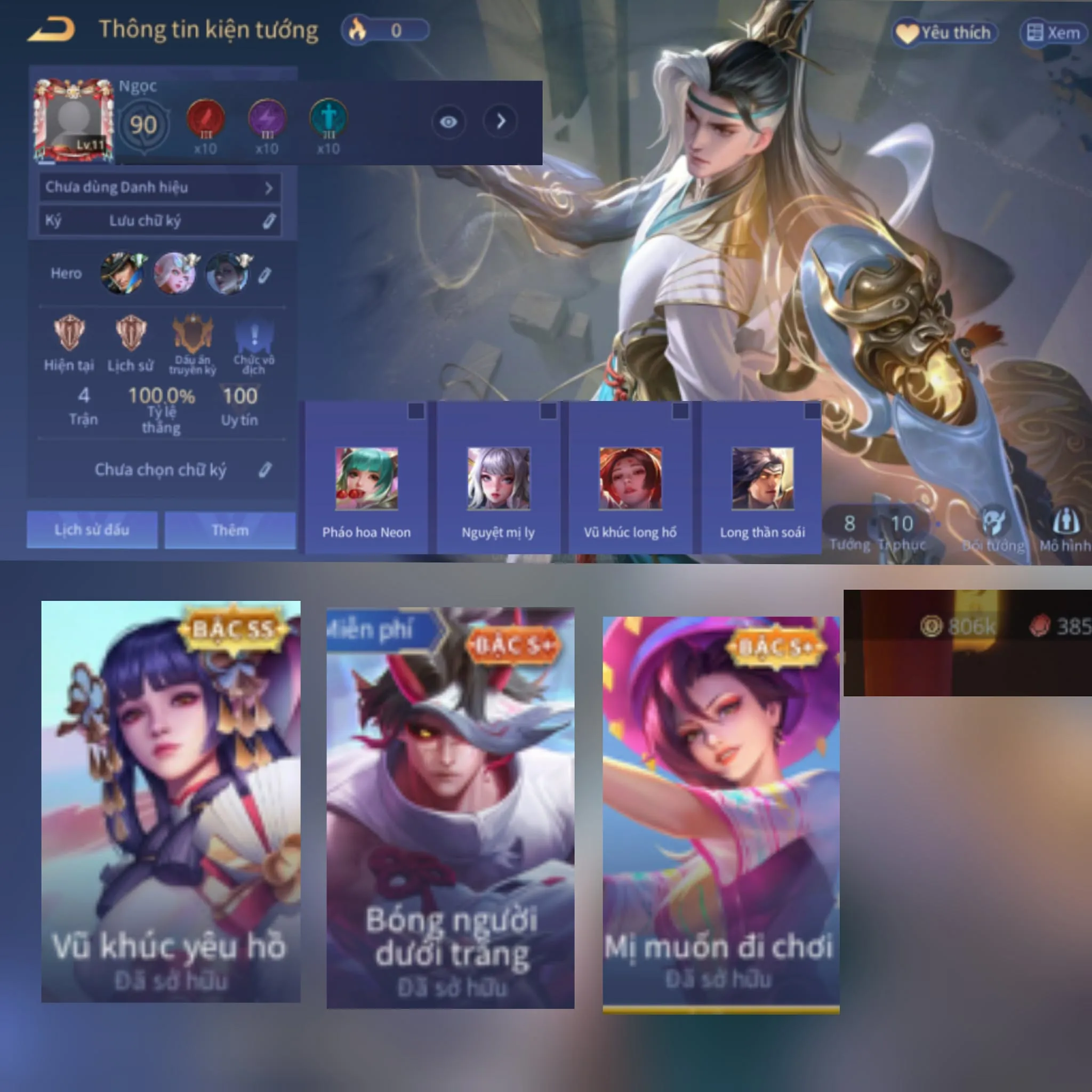Image resolution: width=1092 pixels, height=1092 pixels.
Task: Switch to the Lịch sử đấu tab
Action: pos(92,530)
